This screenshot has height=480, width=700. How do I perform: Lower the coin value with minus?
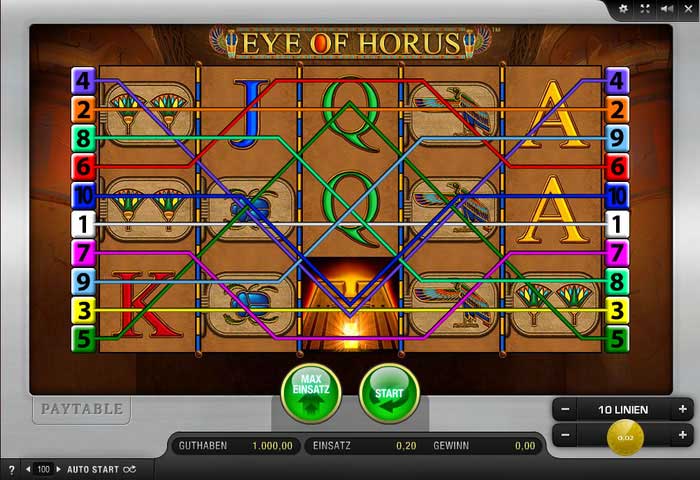tap(565, 436)
